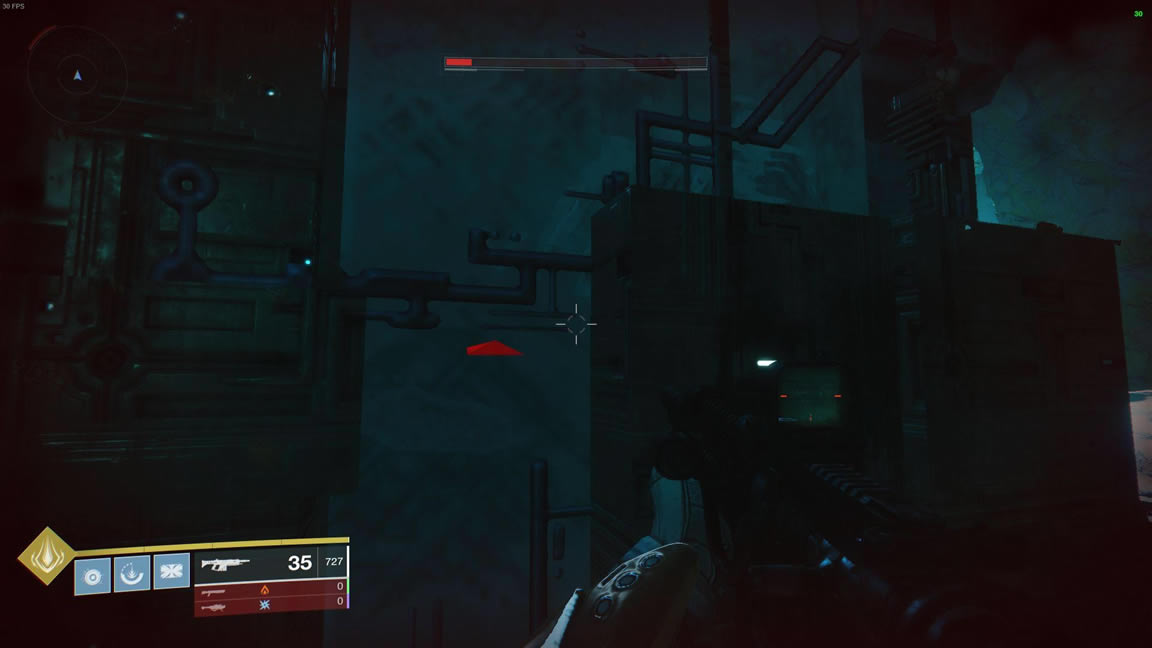Switch to the solar energy weapon slot
Screen dimensions: 1152x648
click(270, 589)
